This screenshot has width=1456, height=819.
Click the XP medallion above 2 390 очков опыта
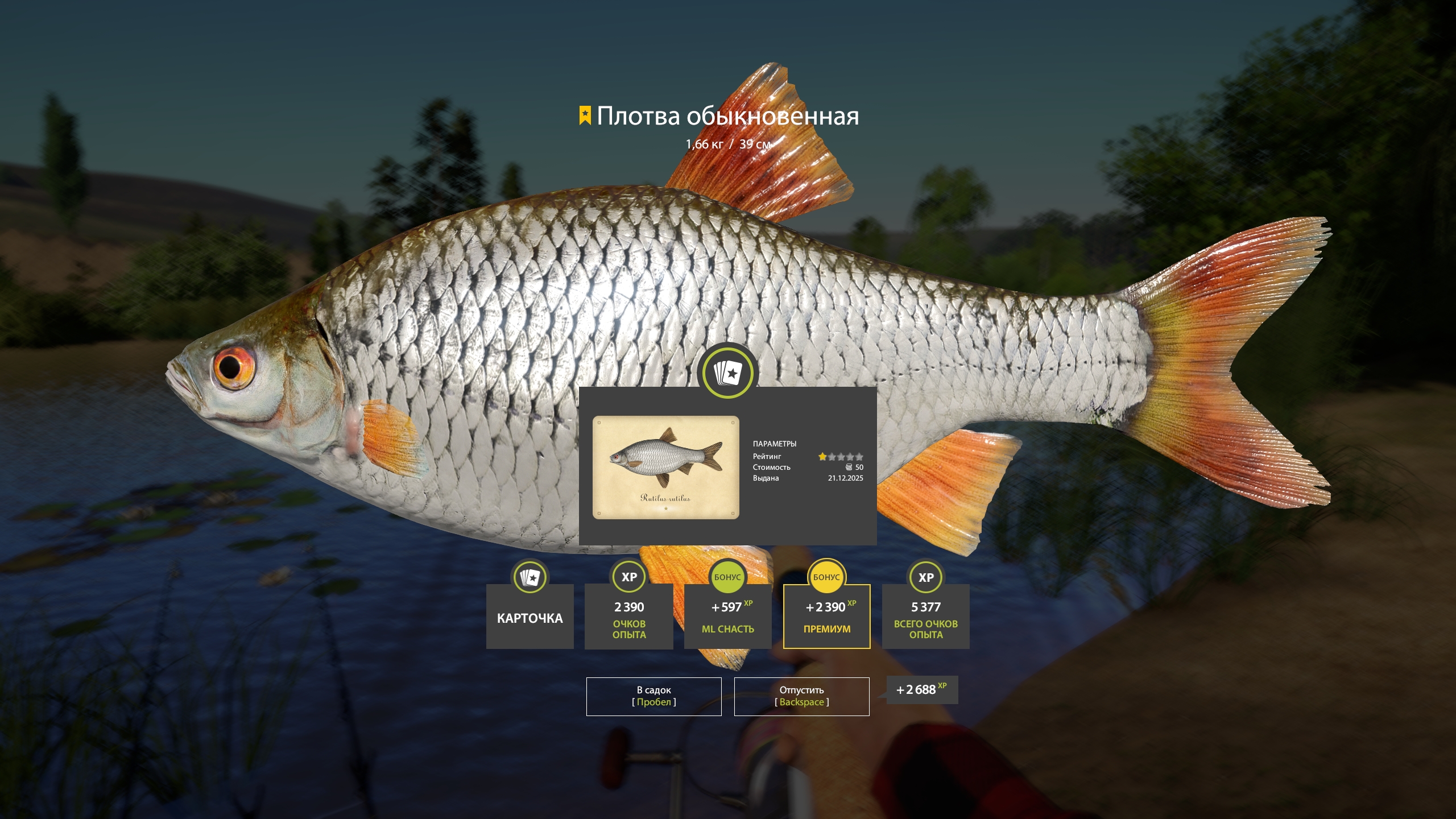628,577
